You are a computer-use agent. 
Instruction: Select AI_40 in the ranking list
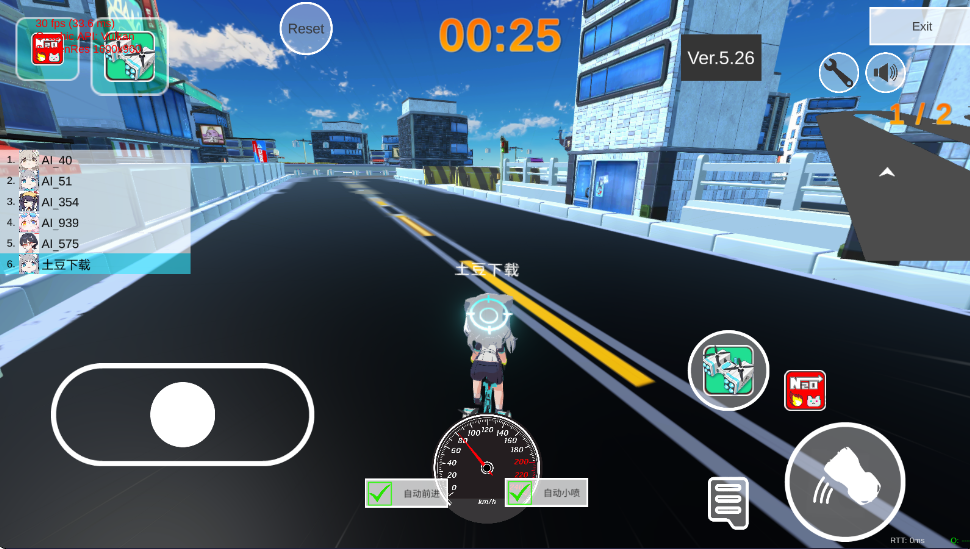coord(96,160)
